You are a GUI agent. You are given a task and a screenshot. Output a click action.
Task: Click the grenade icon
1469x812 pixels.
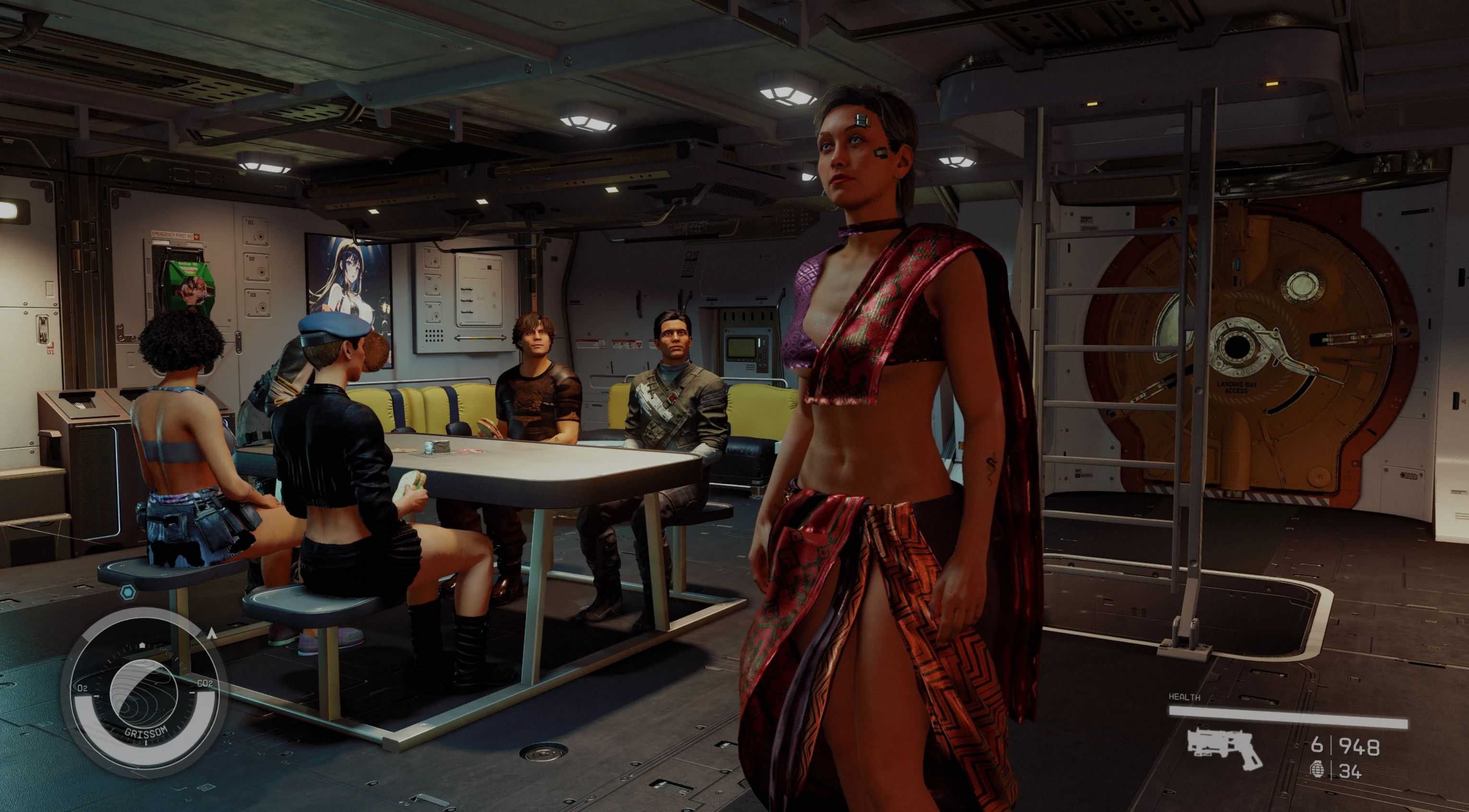pyautogui.click(x=1317, y=770)
